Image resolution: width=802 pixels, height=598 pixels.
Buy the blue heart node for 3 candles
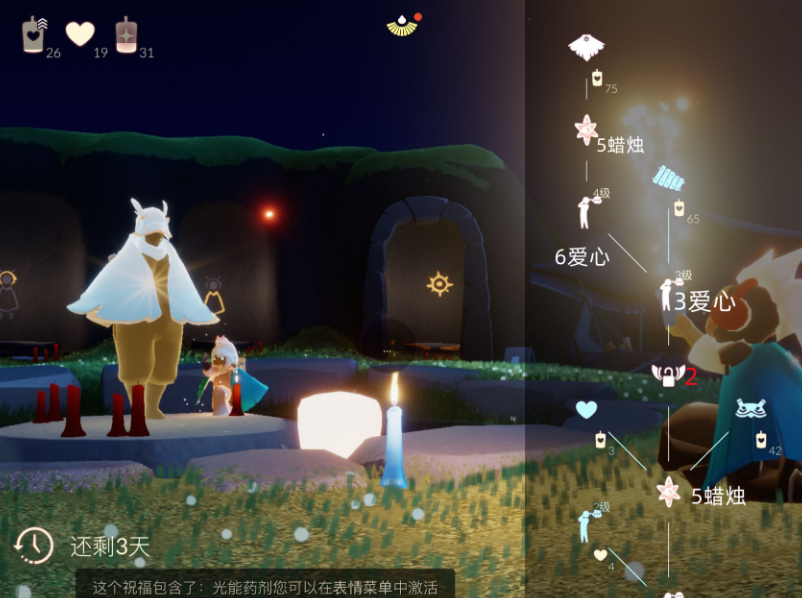pos(586,410)
